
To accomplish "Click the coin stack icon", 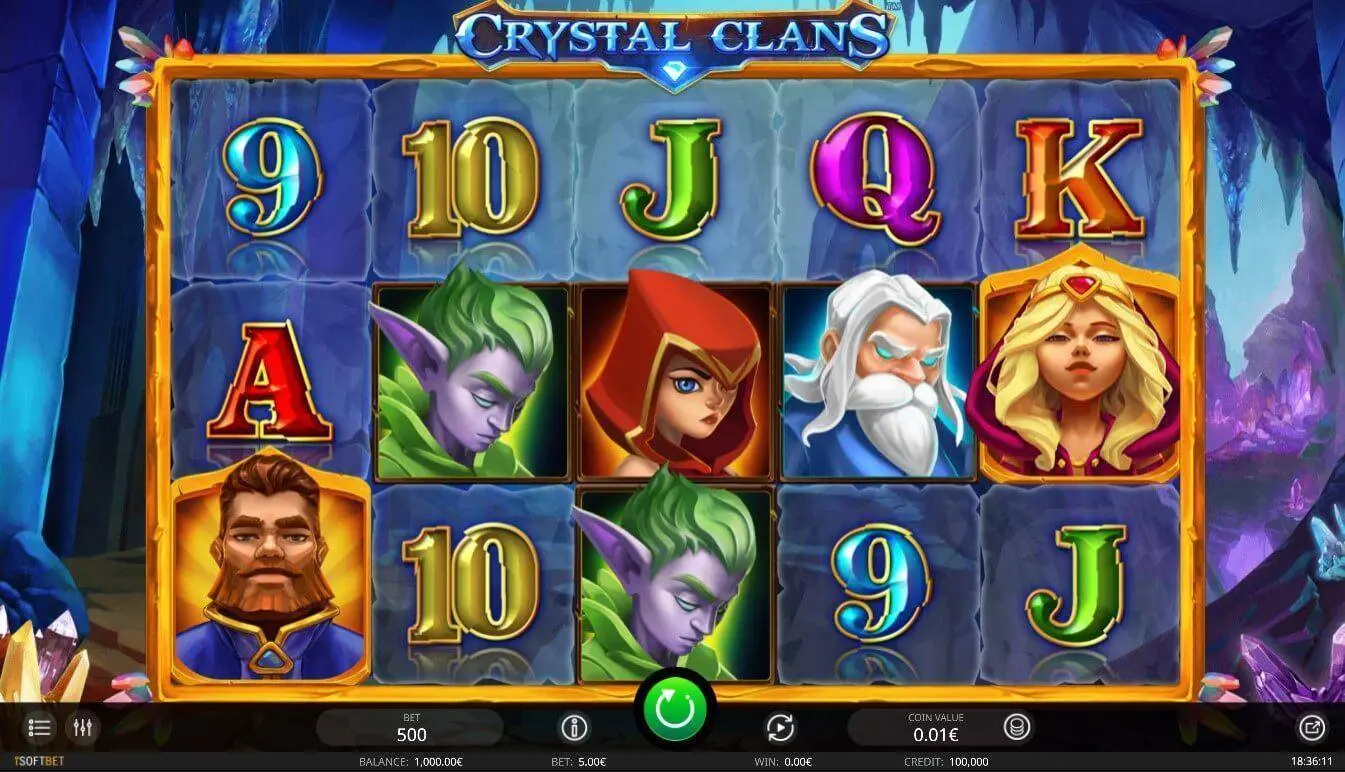I will (x=1016, y=727).
